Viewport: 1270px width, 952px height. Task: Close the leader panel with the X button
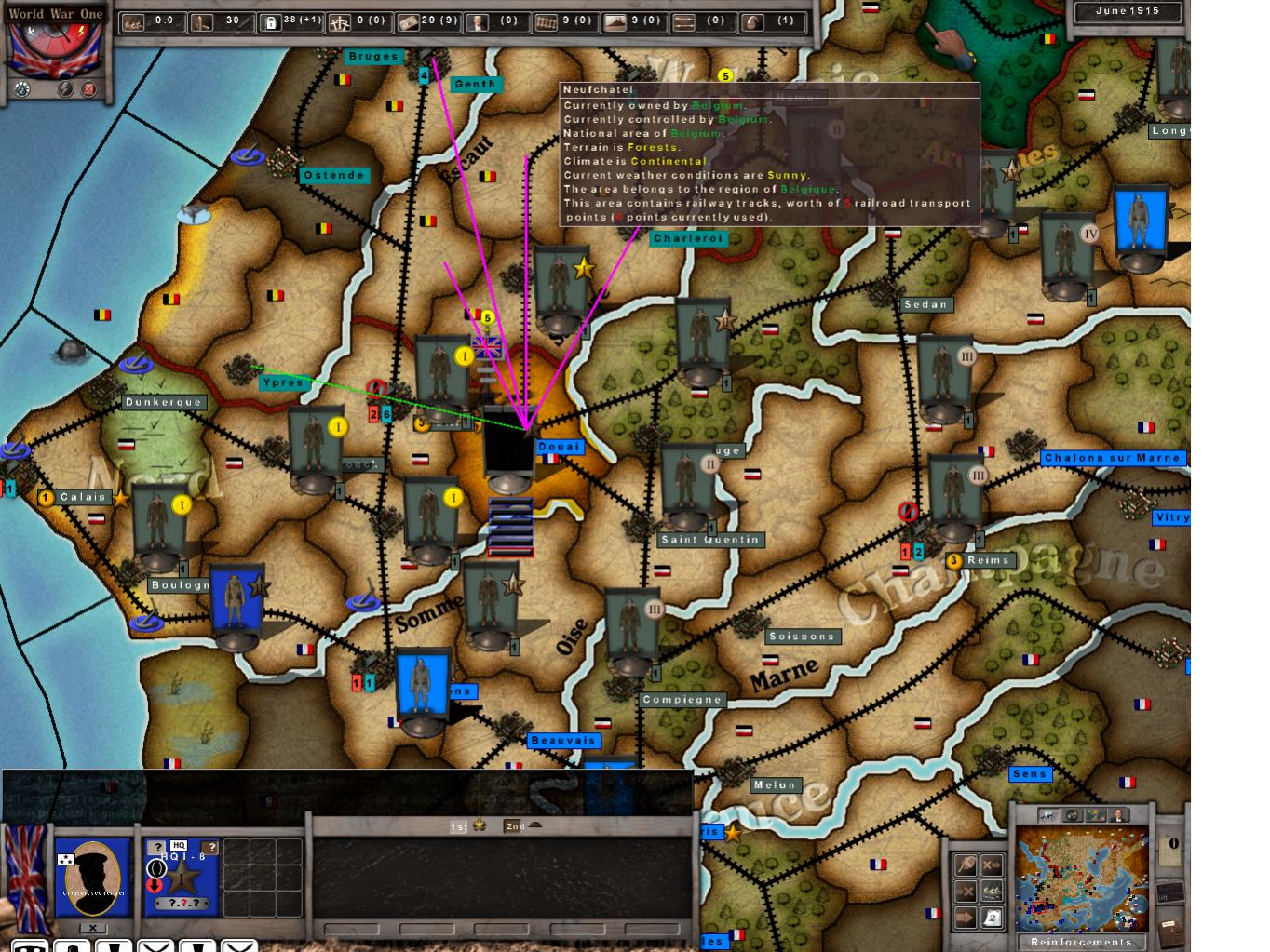coord(92,928)
